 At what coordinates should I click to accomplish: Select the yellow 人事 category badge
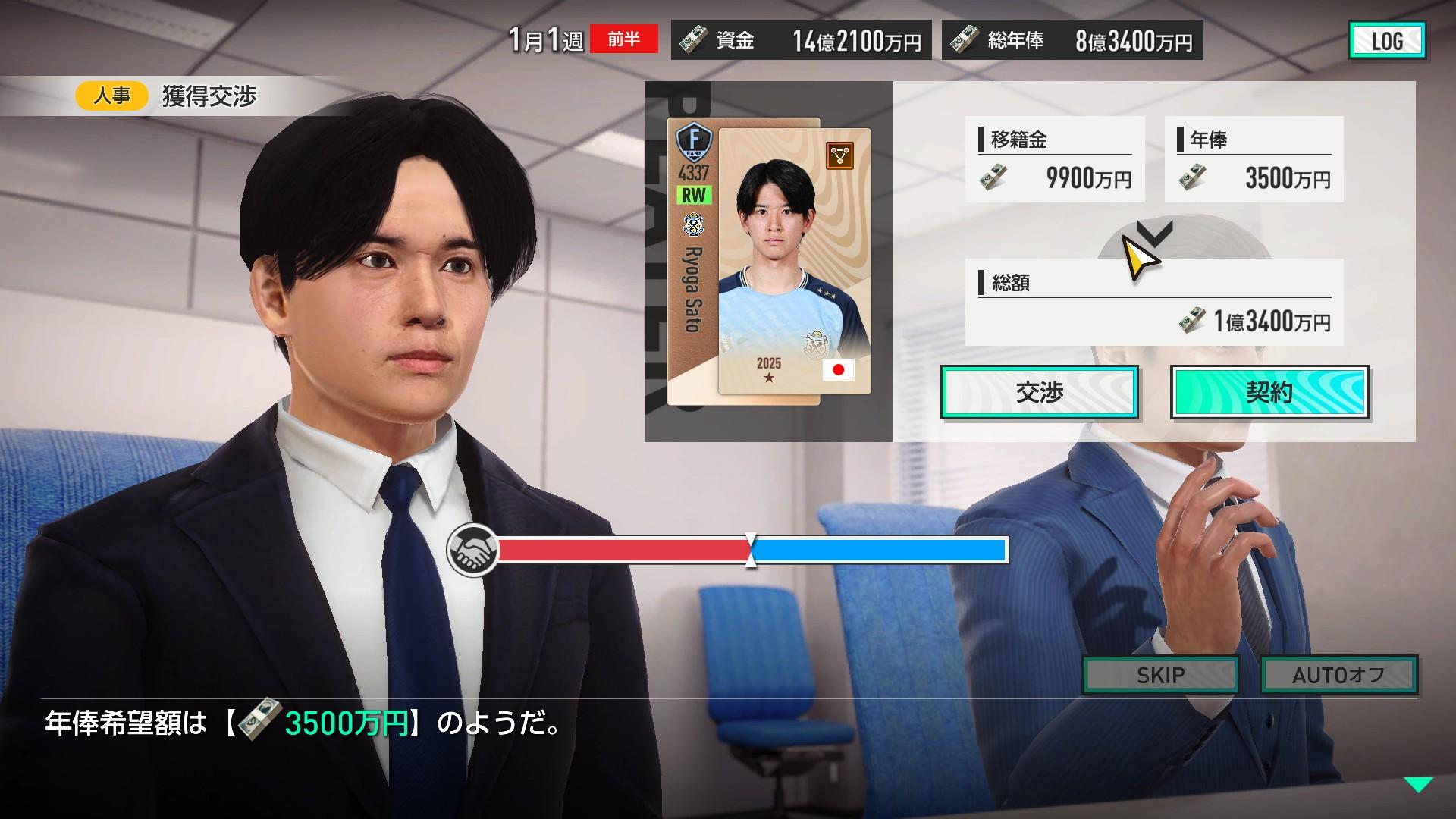111,96
